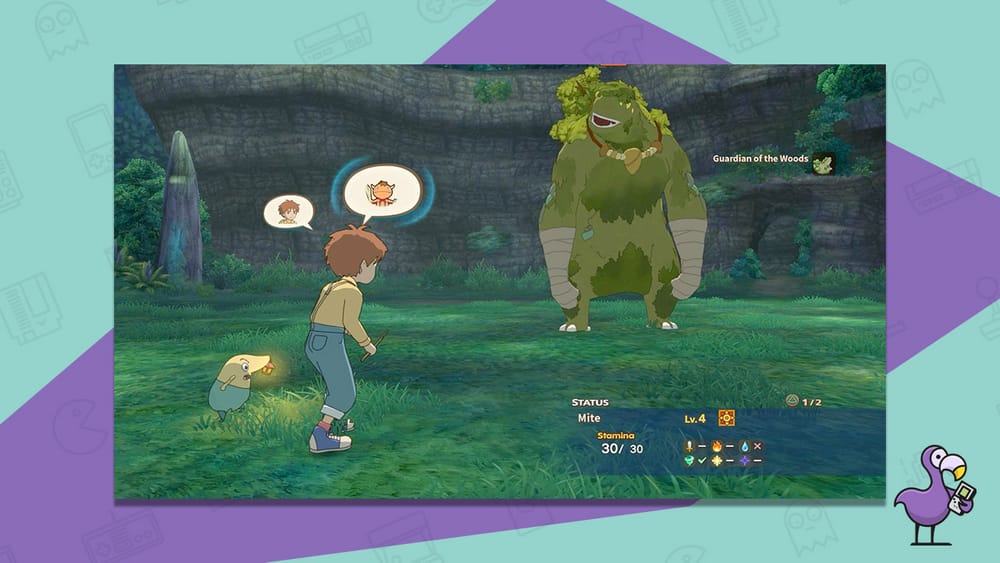Click the triangle page indicator icon
The height and width of the screenshot is (563, 1000).
tap(792, 401)
